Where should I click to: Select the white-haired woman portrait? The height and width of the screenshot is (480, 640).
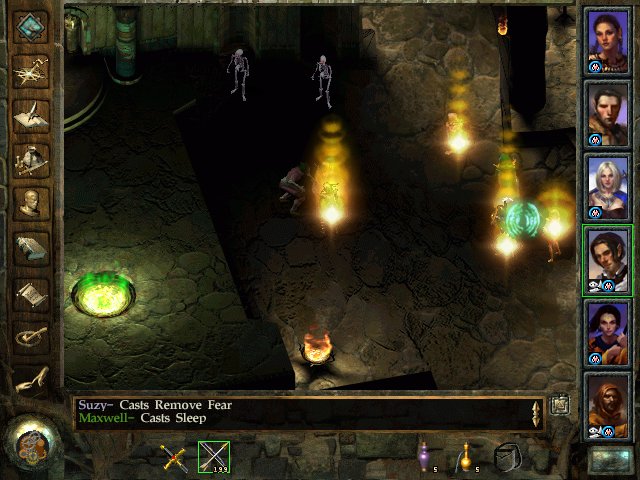(607, 186)
